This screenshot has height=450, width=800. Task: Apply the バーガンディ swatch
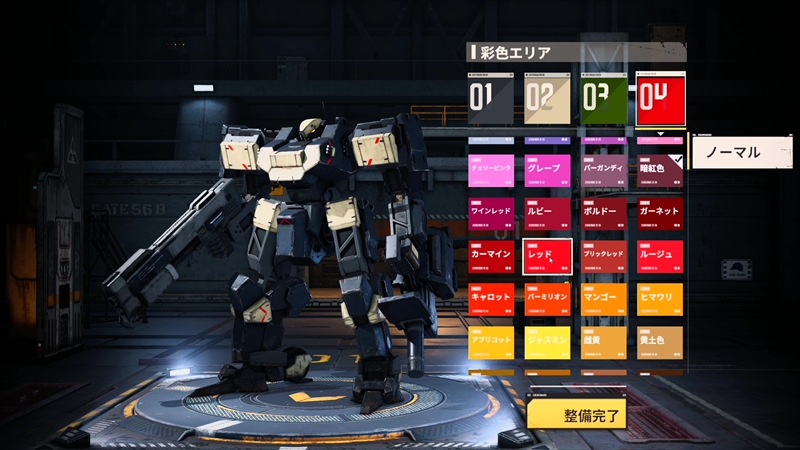point(604,169)
